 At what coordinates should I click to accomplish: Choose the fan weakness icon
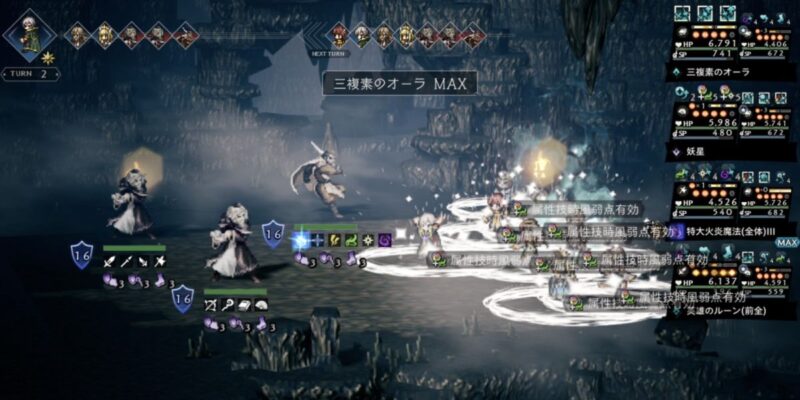point(261,304)
